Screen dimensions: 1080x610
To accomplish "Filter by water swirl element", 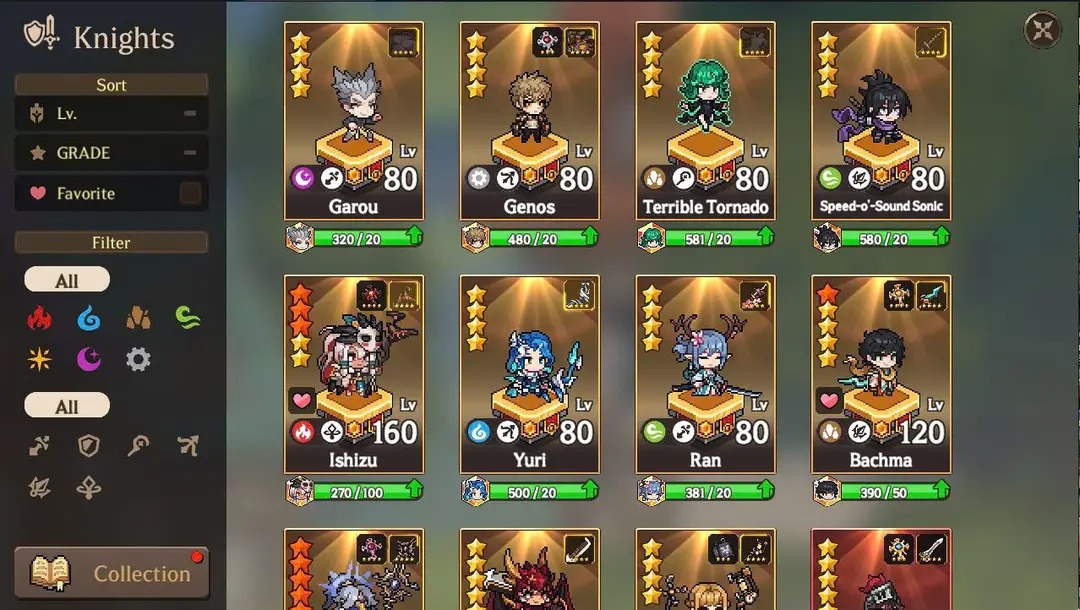I will click(89, 319).
